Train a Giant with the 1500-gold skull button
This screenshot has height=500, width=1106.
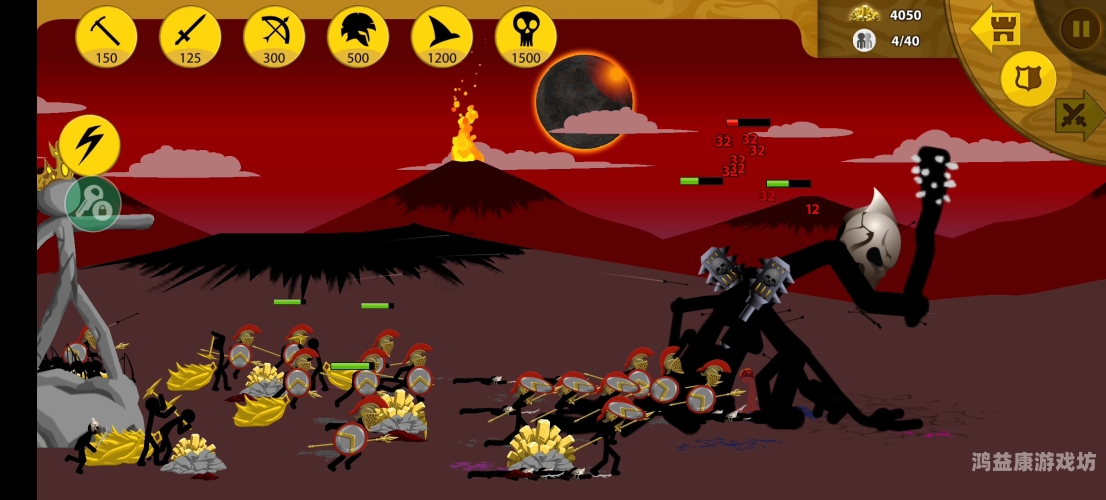[x=526, y=36]
